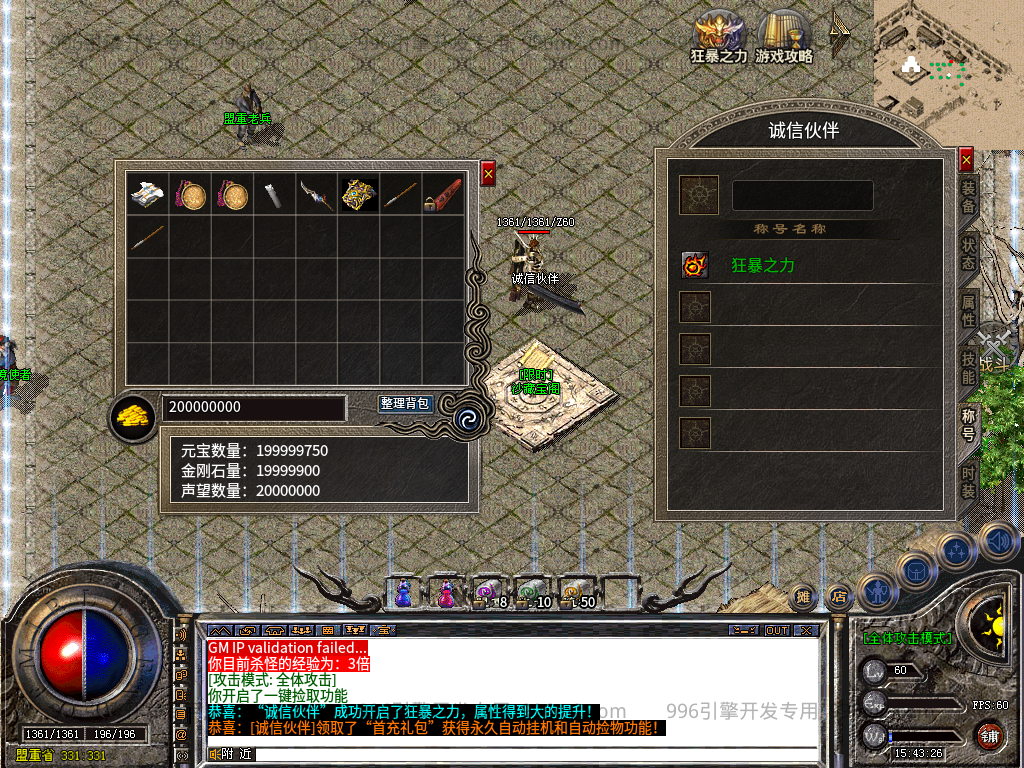Screen dimensions: 1024x768
Task: Close the 诚信伙伴 character panel
Action: pyautogui.click(x=966, y=159)
